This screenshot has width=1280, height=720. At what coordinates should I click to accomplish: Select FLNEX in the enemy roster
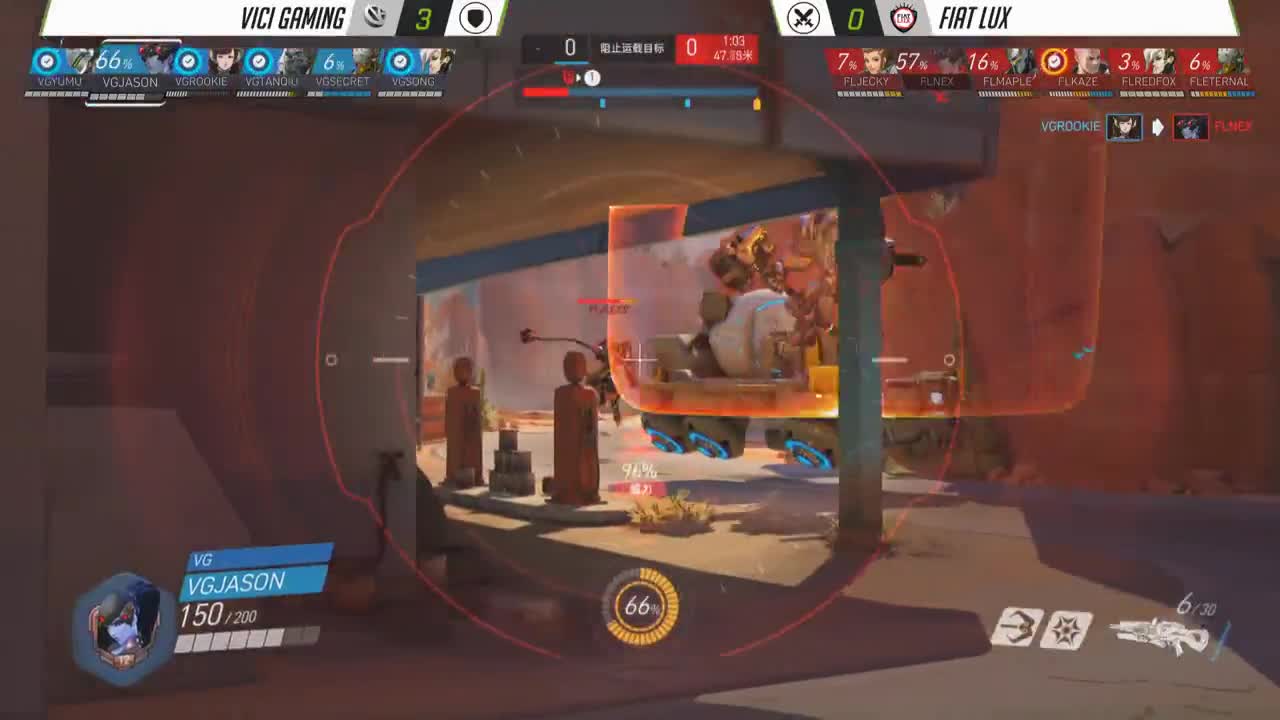(938, 70)
